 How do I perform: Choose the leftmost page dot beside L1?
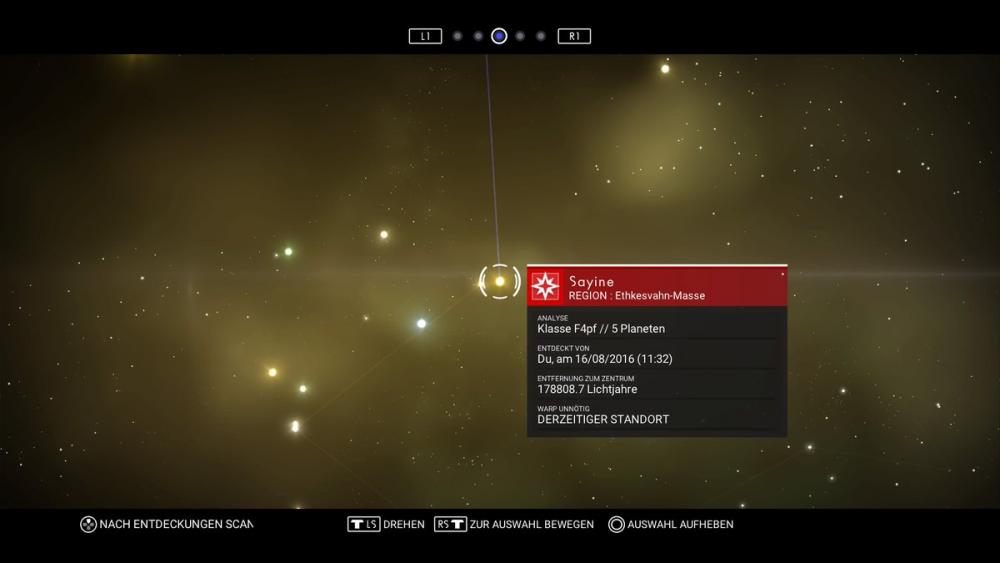point(457,36)
